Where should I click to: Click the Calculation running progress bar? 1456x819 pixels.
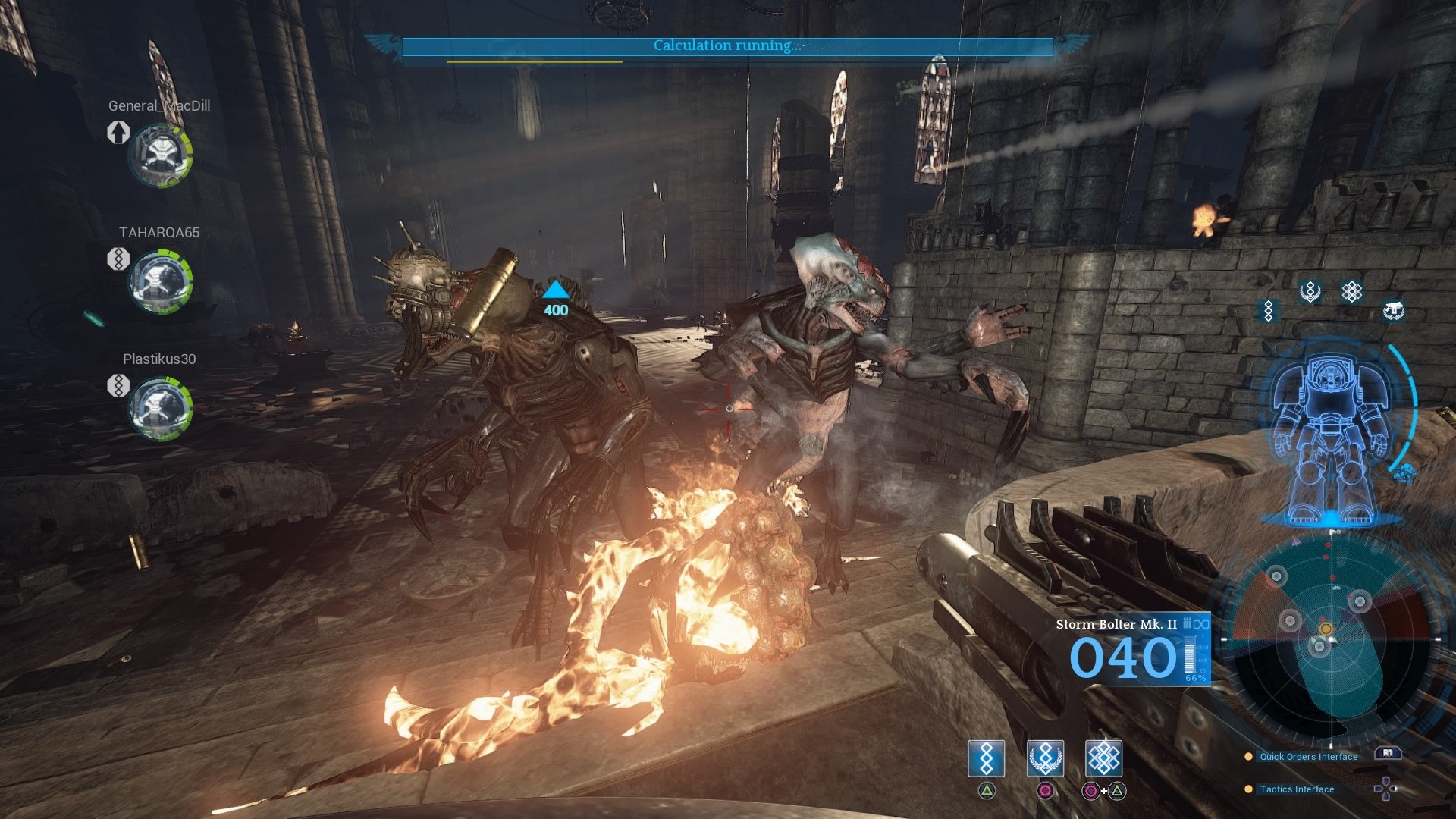[726, 45]
